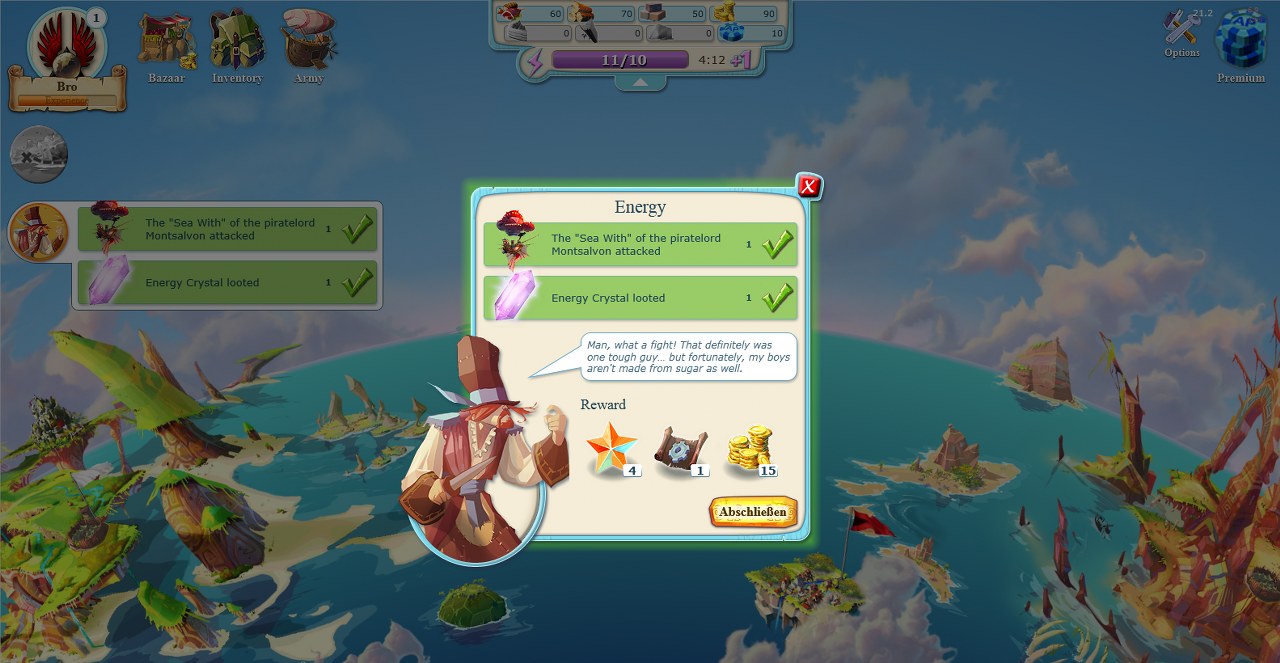Click the Abschließen button
Image resolution: width=1280 pixels, height=663 pixels.
tap(754, 512)
